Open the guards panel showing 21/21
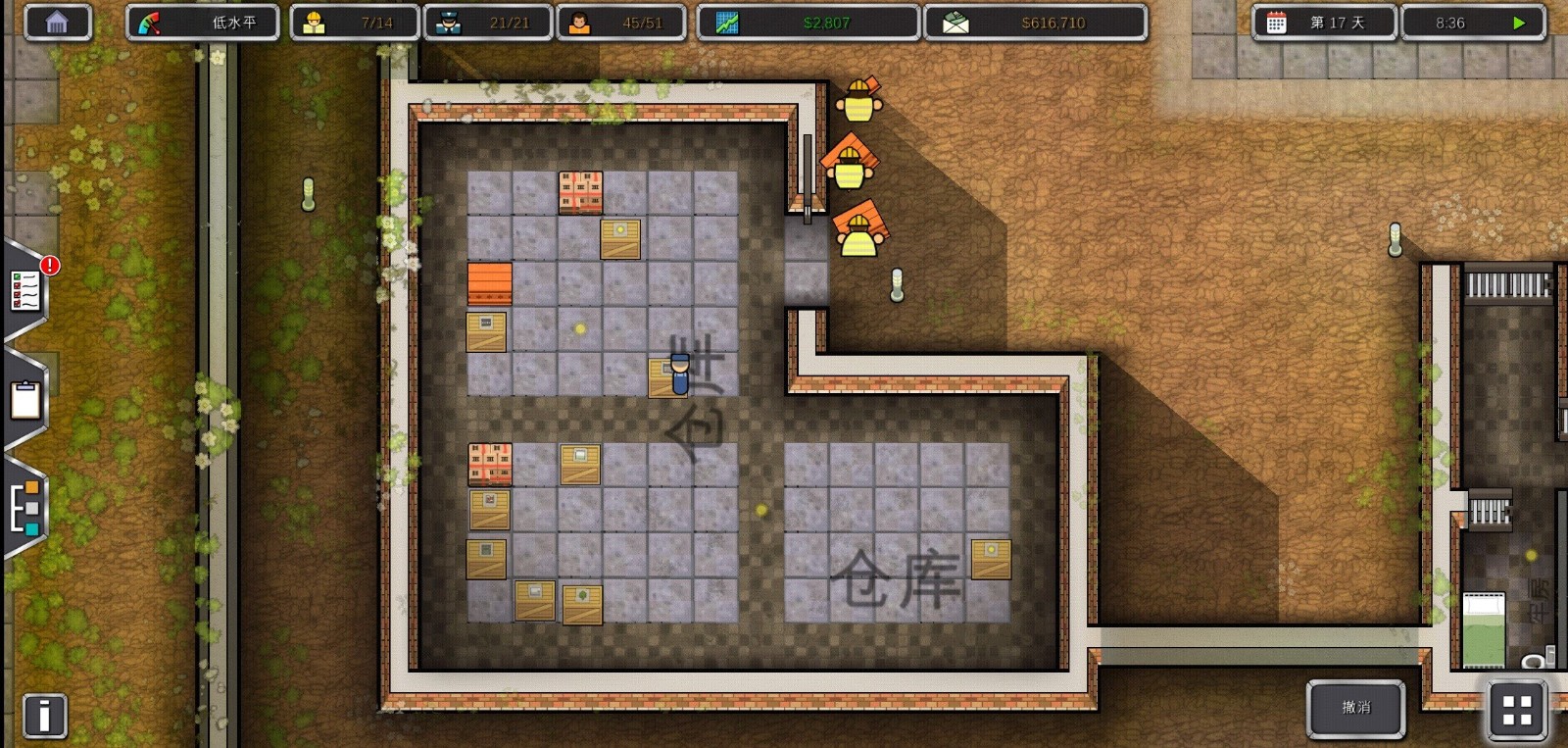This screenshot has width=1568, height=748. (x=487, y=21)
